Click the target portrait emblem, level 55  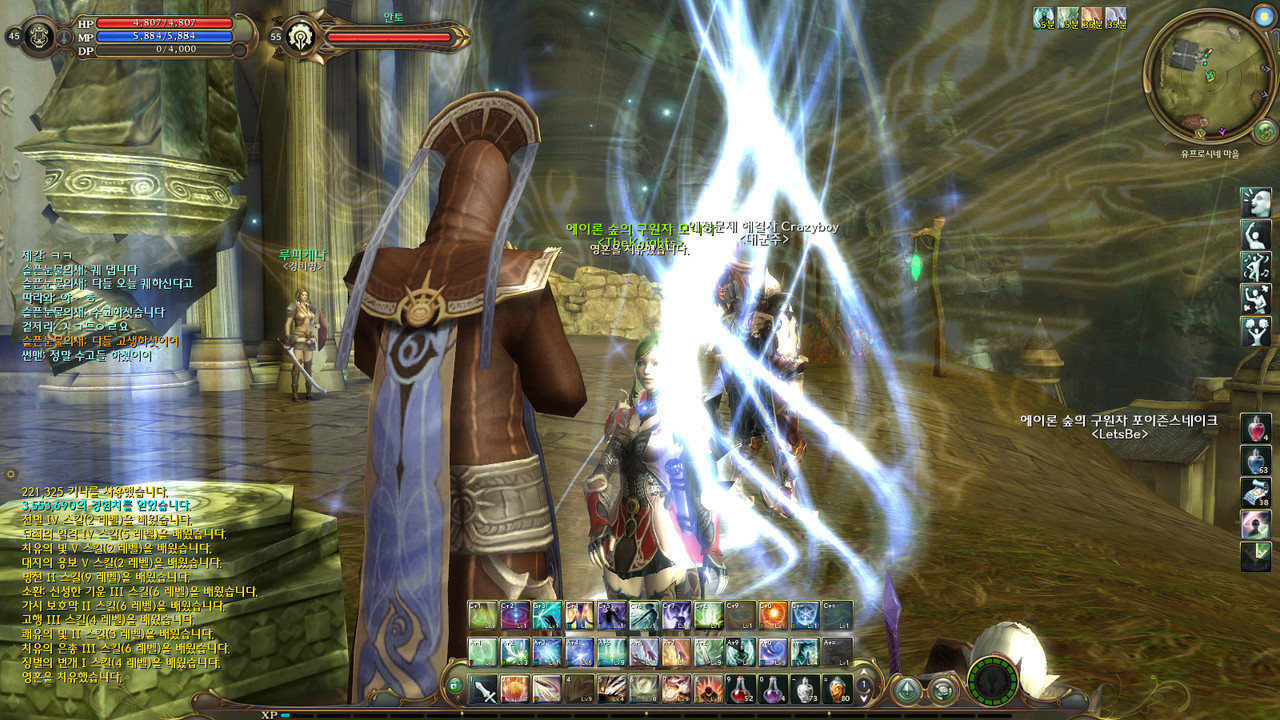[297, 37]
